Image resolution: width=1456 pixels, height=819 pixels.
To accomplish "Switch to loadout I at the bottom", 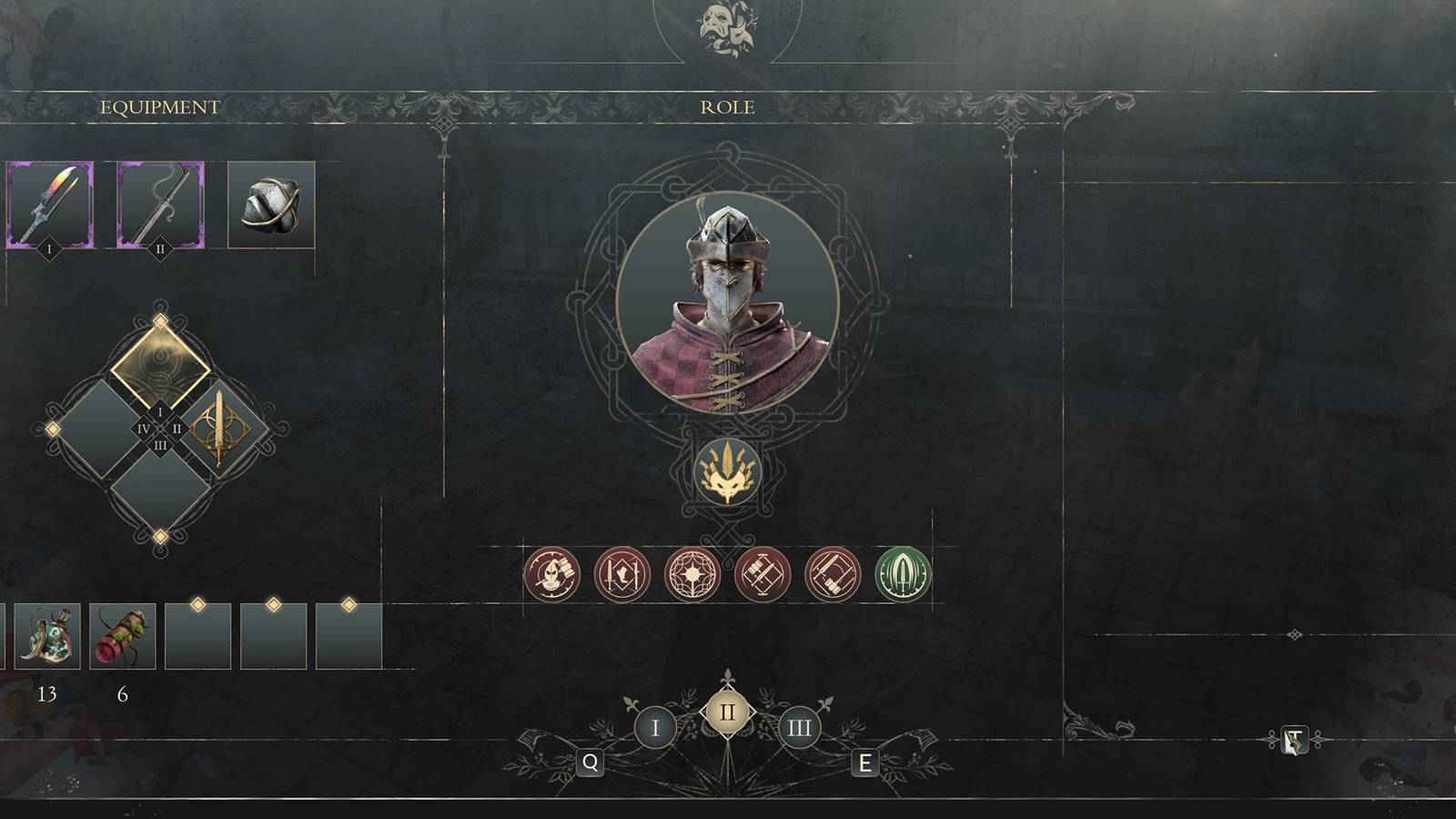I will (x=654, y=725).
